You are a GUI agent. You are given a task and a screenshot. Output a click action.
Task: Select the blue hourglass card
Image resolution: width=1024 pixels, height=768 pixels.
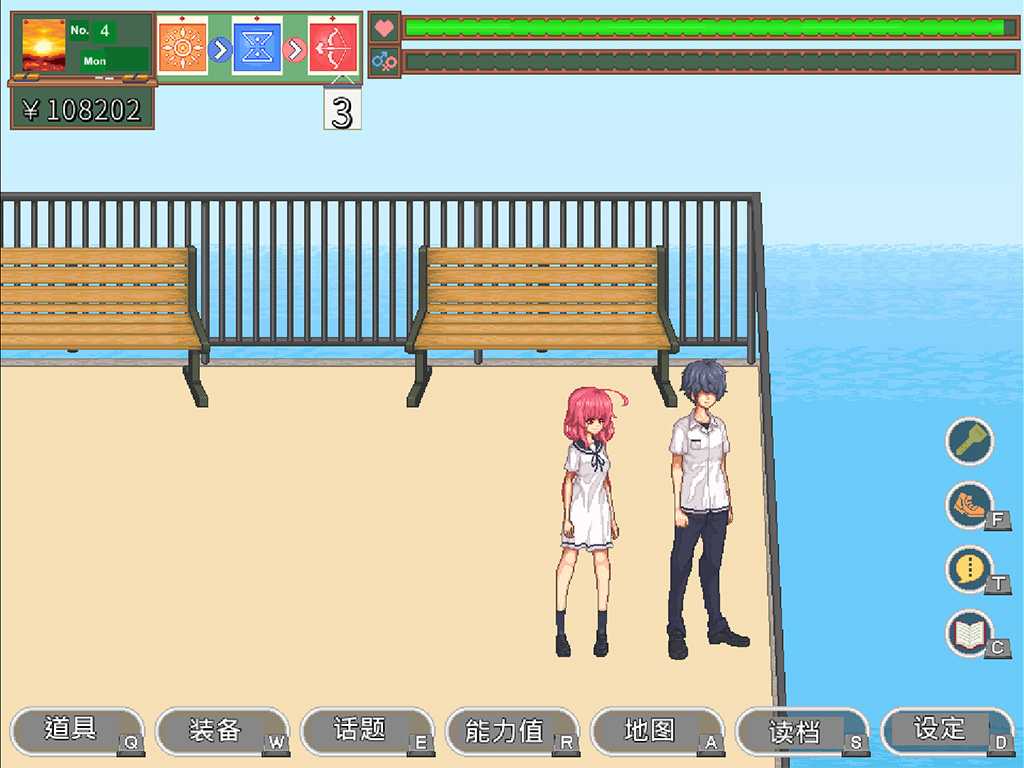tap(257, 47)
